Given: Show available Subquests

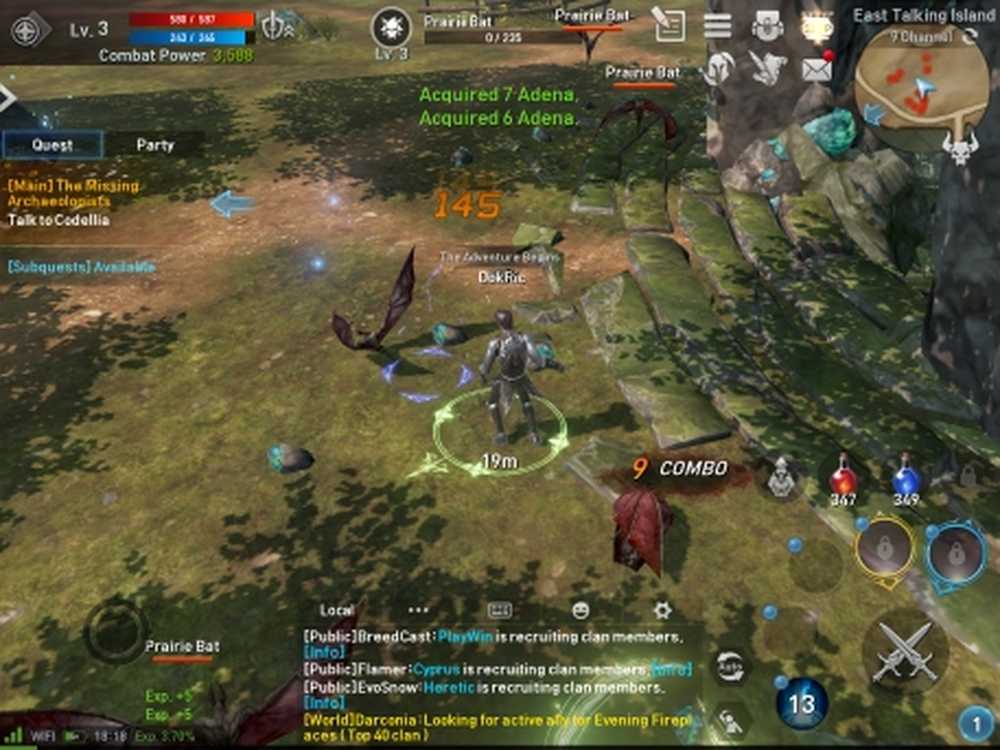Looking at the screenshot, I should tap(82, 267).
